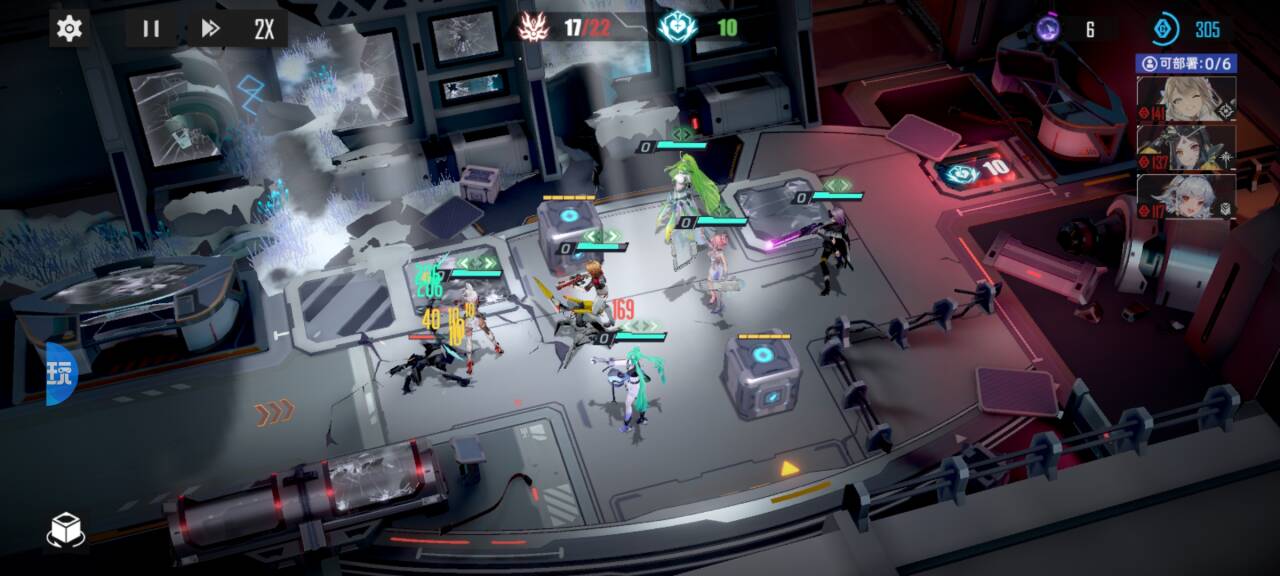The width and height of the screenshot is (1280, 576).
Task: Pause the battle
Action: pyautogui.click(x=151, y=28)
